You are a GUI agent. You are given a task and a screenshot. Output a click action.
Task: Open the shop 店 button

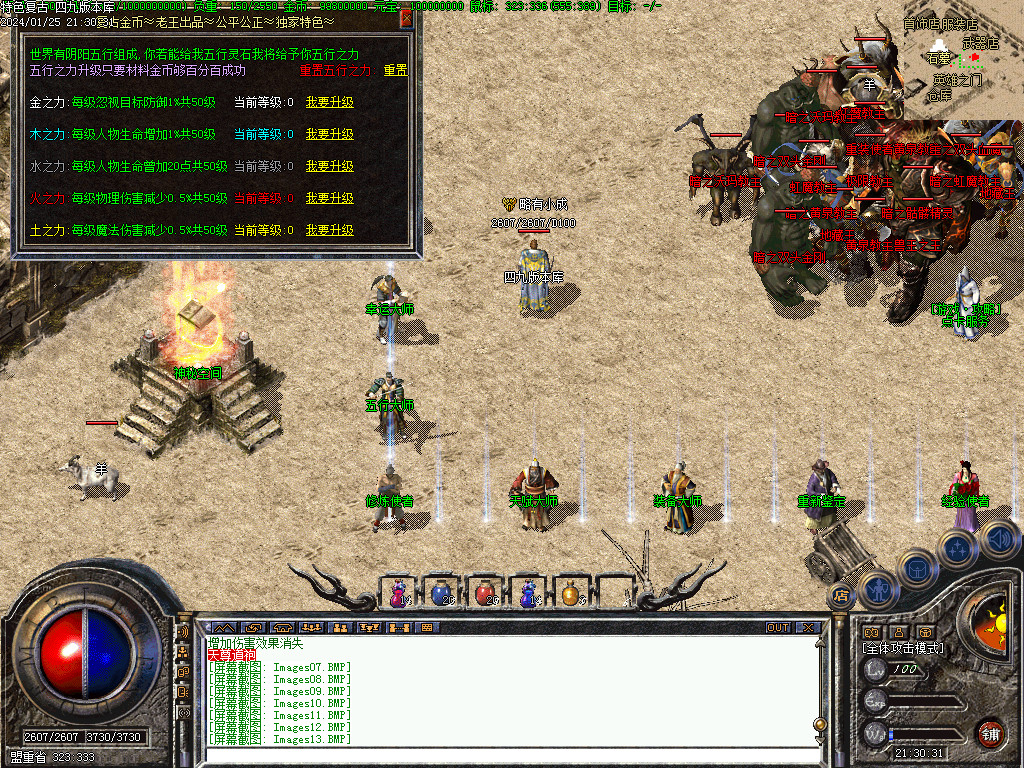click(841, 597)
